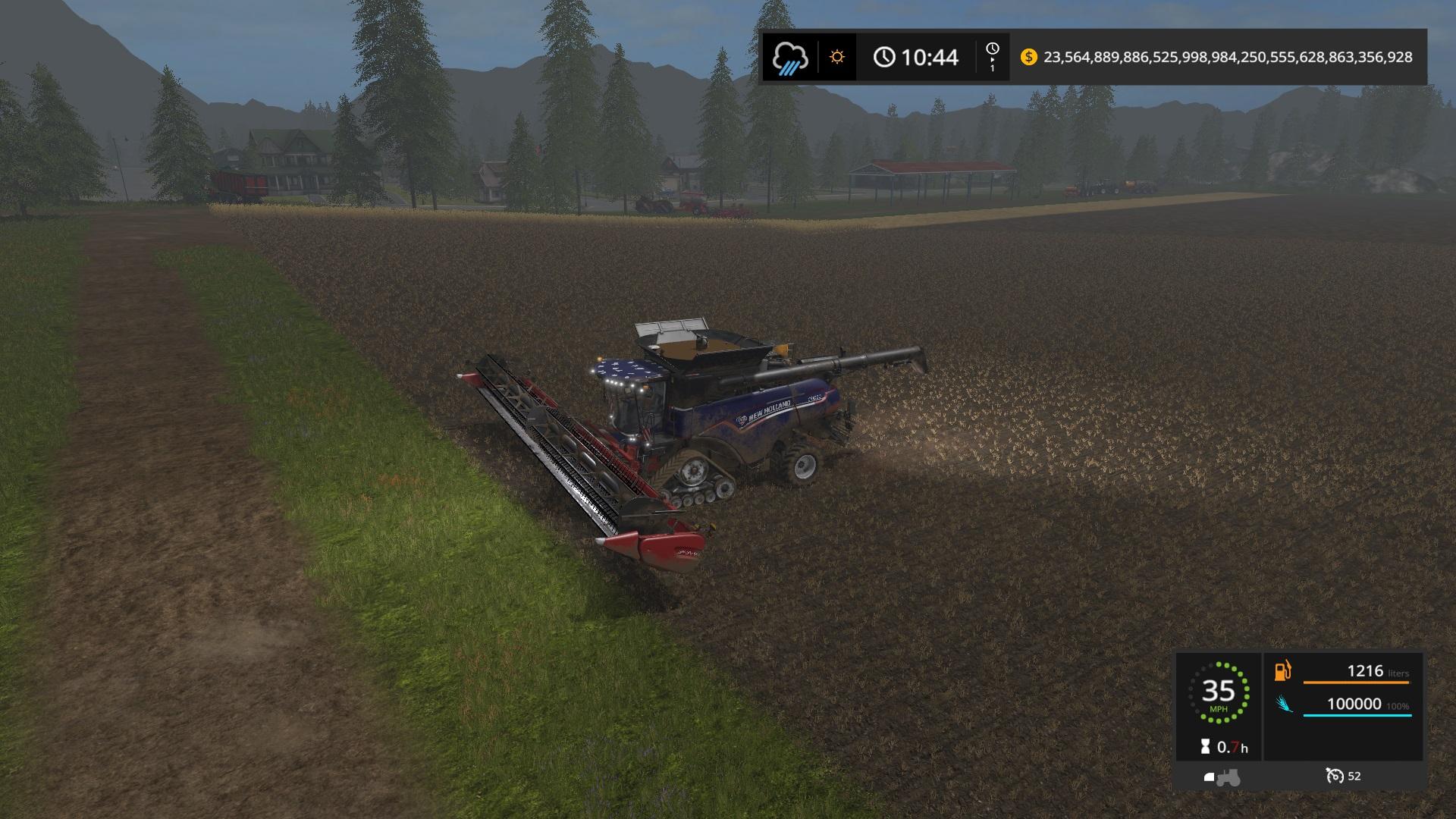Toggle the cruise control speed icon
The image size is (1456, 819).
(1334, 776)
